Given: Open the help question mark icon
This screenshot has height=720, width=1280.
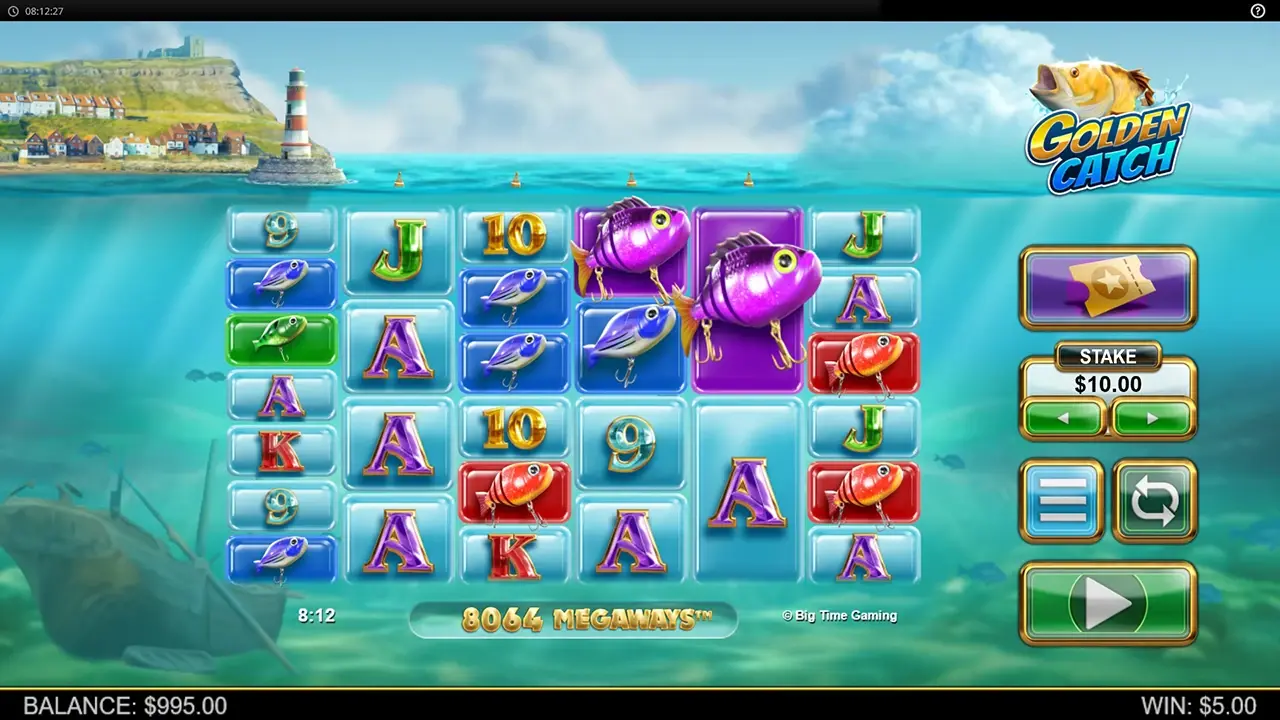Looking at the screenshot, I should click(1258, 10).
